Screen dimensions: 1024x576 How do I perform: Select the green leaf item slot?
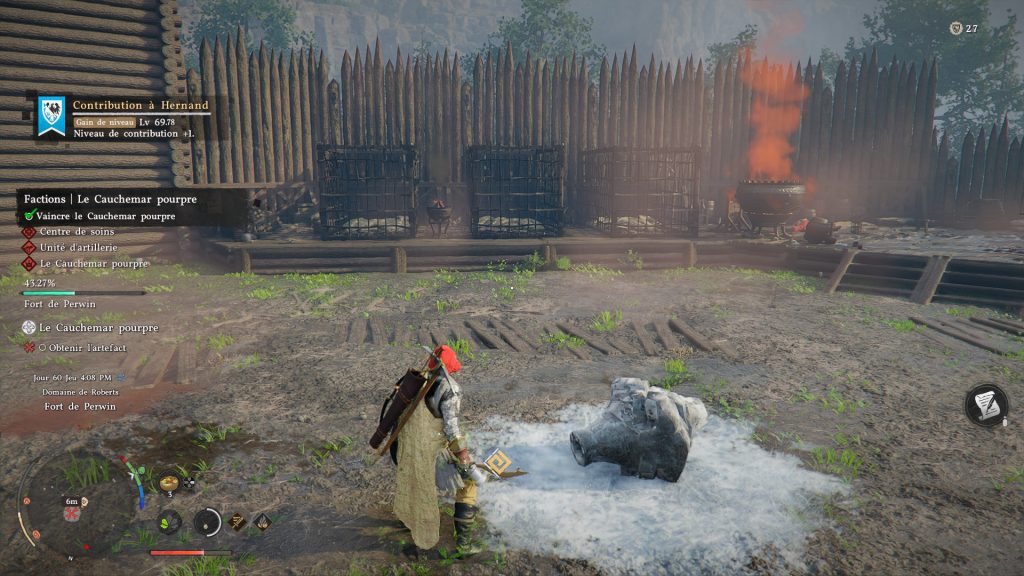(169, 521)
